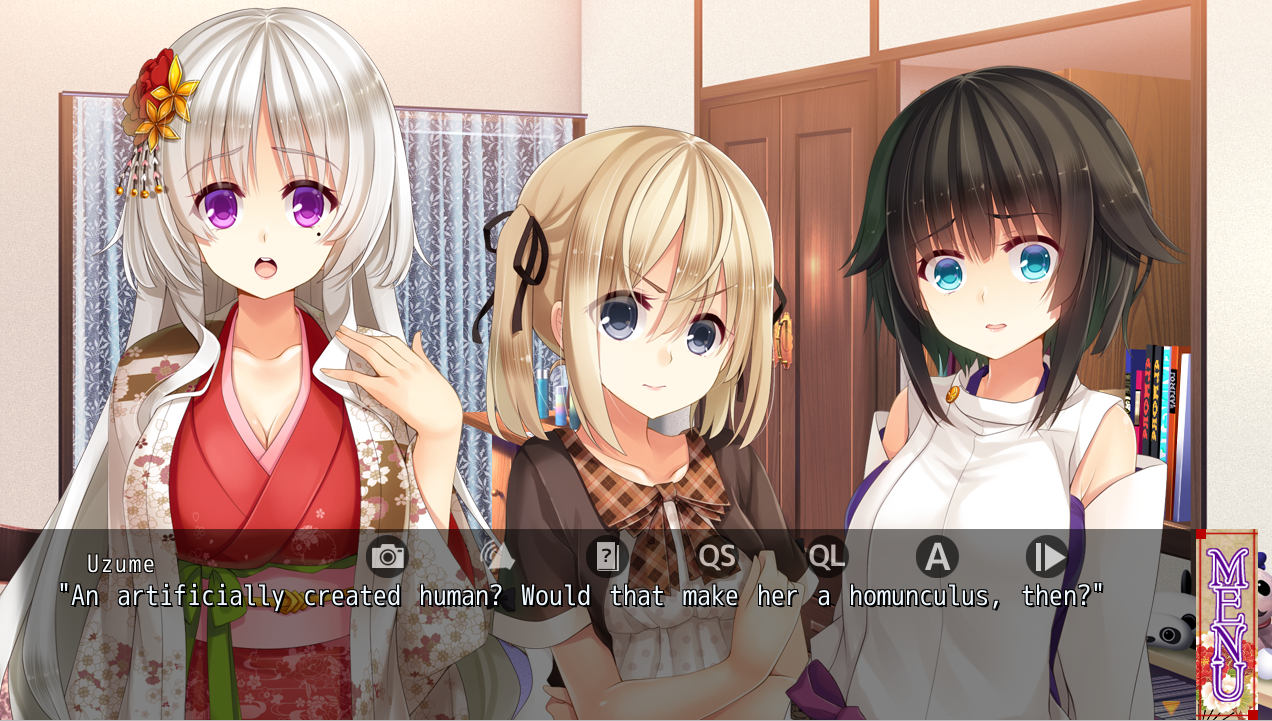Replay the voice line with the speaker icon
The height and width of the screenshot is (721, 1272).
point(498,556)
